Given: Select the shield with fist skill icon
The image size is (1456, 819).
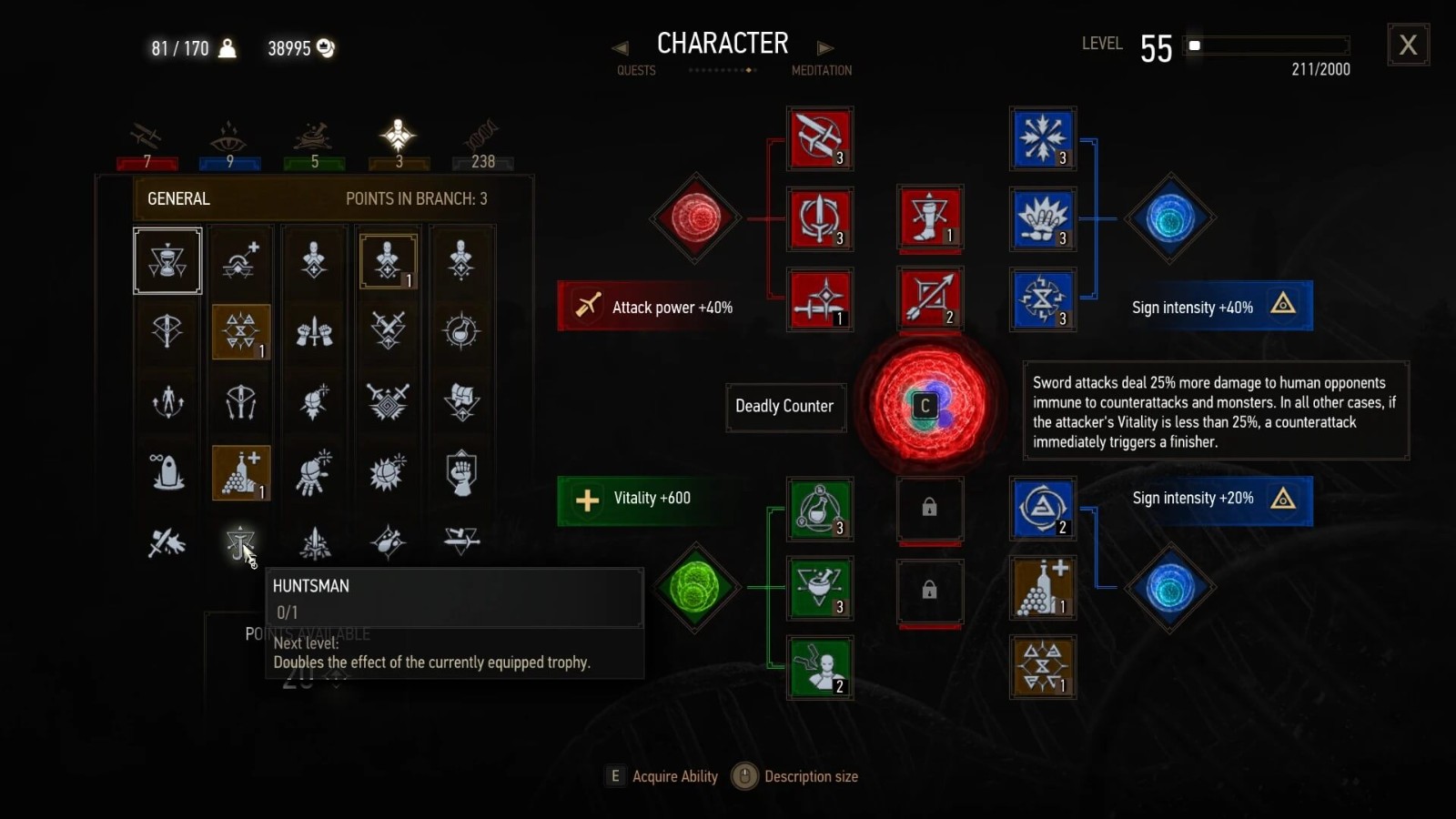Looking at the screenshot, I should click(x=461, y=472).
